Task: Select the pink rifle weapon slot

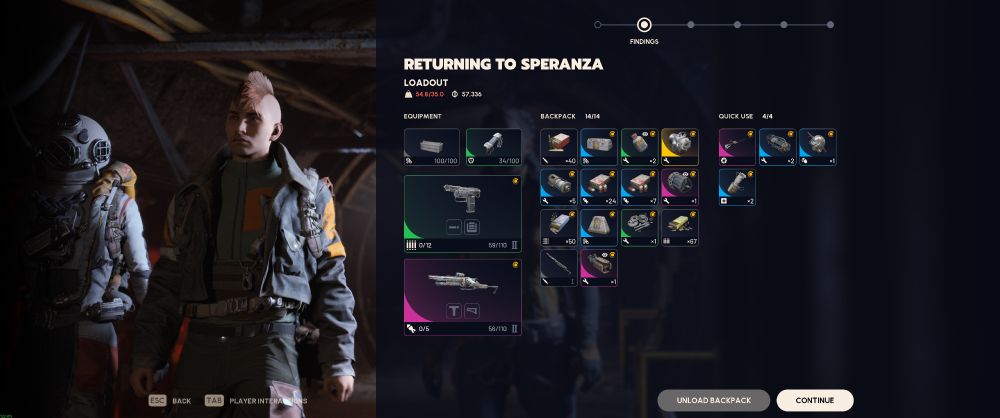Action: pos(462,296)
